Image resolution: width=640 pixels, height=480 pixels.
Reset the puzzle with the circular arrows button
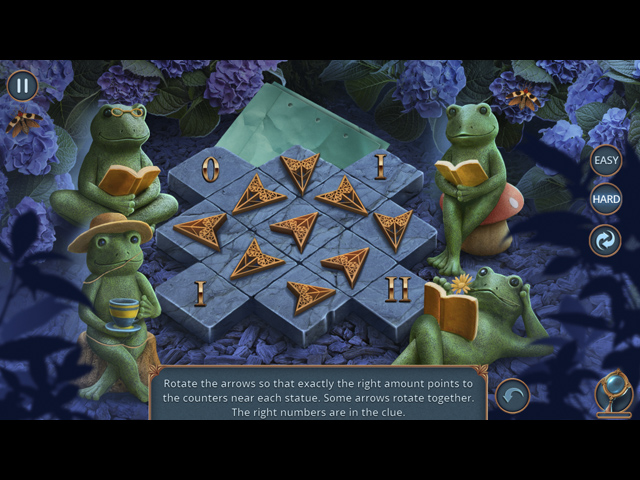605,241
